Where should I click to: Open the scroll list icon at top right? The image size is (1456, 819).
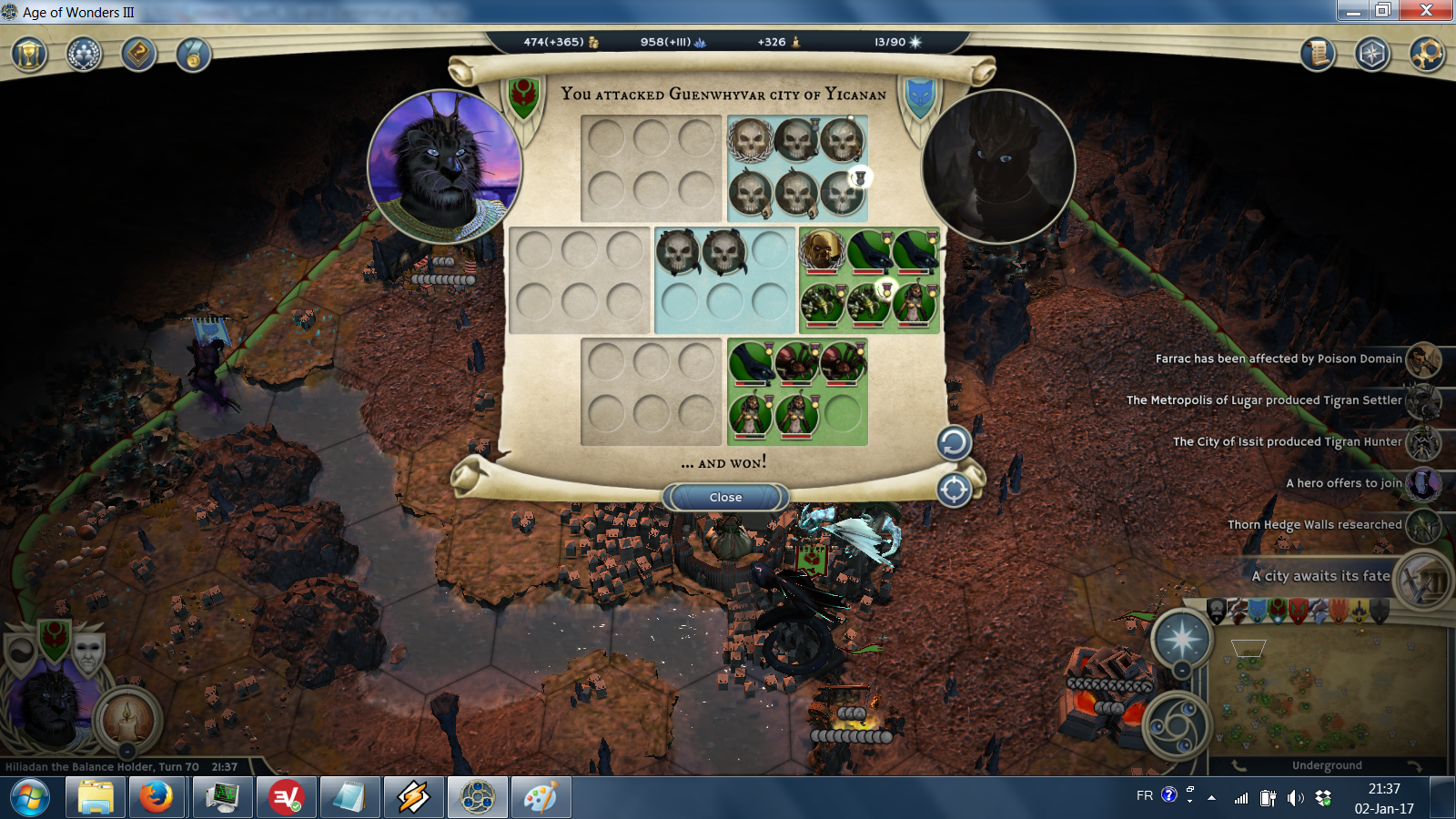click(1317, 55)
